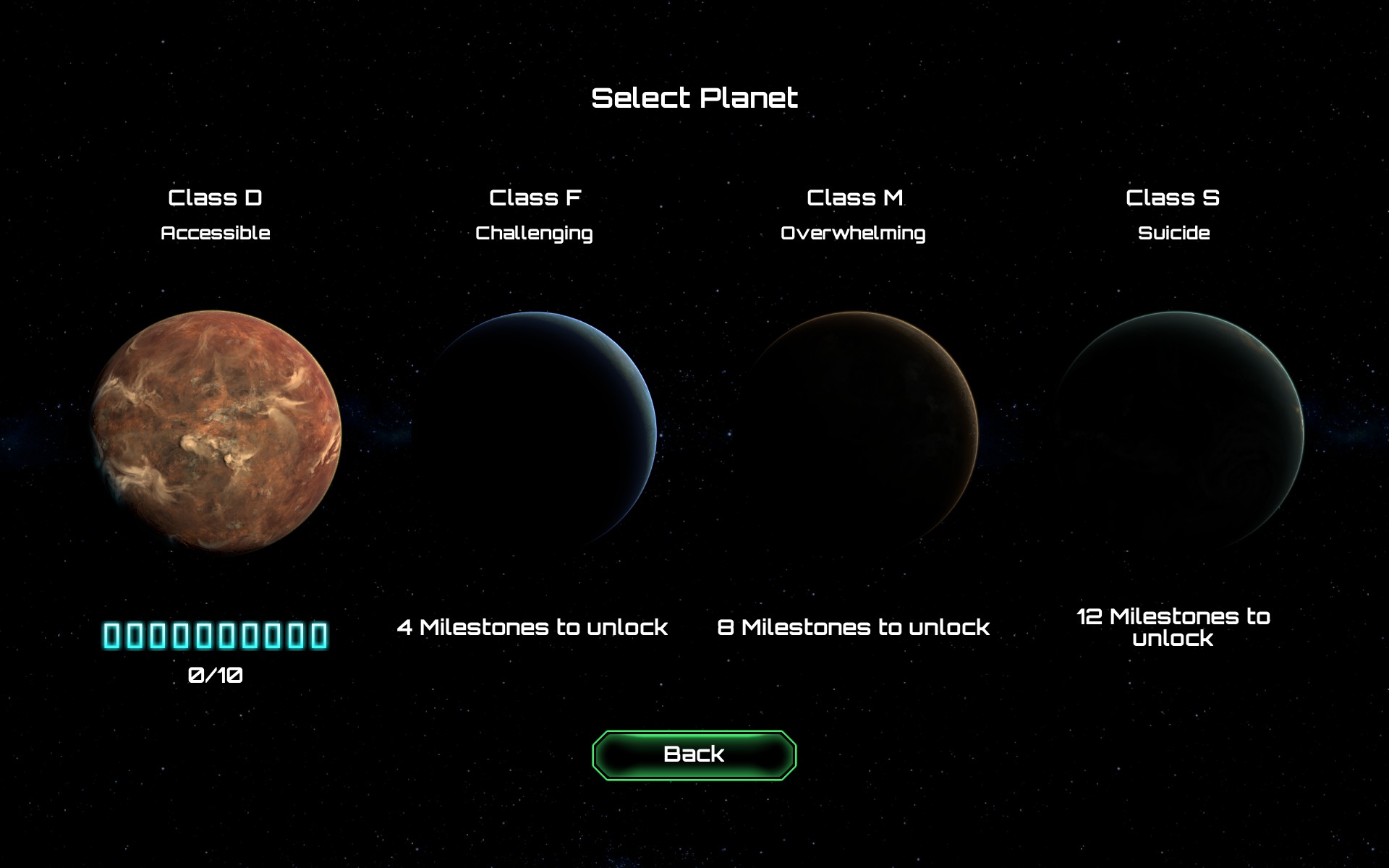Go back using the Back button
1389x868 pixels.
(694, 754)
